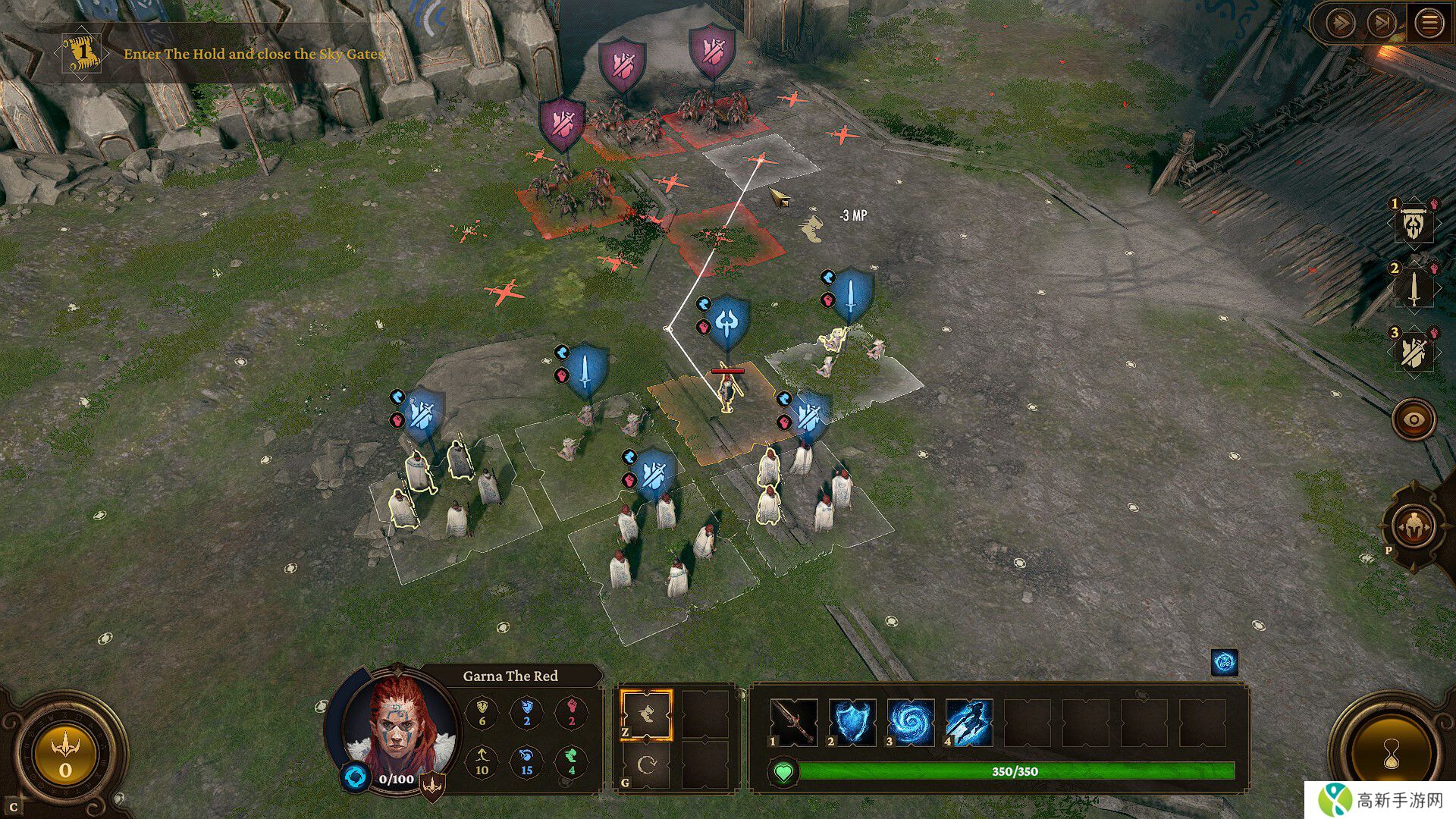This screenshot has height=819, width=1456.
Task: Select army group one banner icon
Action: click(x=1414, y=223)
